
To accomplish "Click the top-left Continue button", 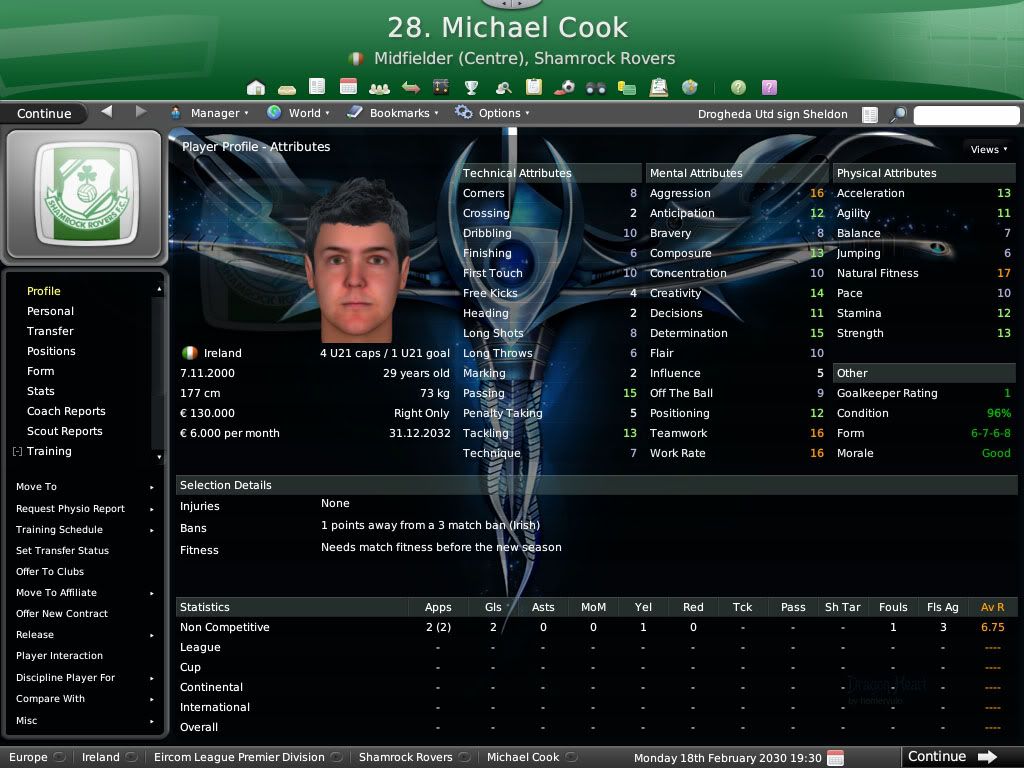I will click(44, 113).
